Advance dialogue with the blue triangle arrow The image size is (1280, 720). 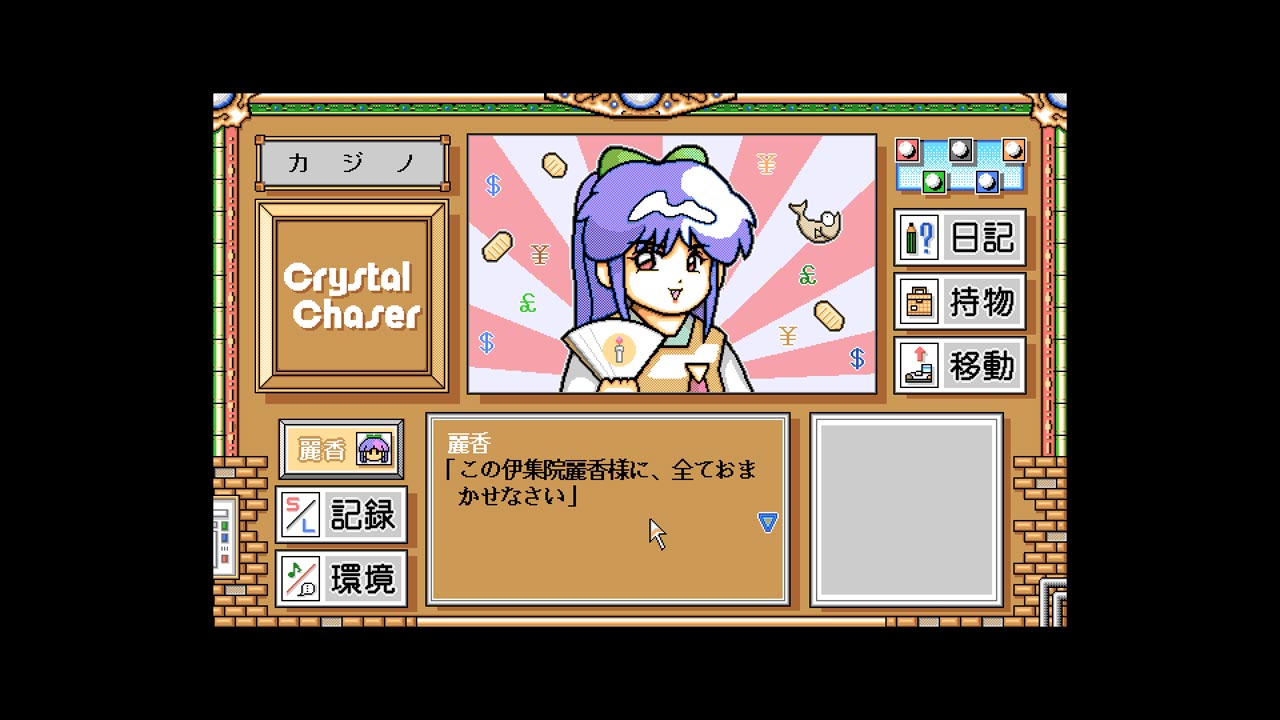[x=766, y=521]
